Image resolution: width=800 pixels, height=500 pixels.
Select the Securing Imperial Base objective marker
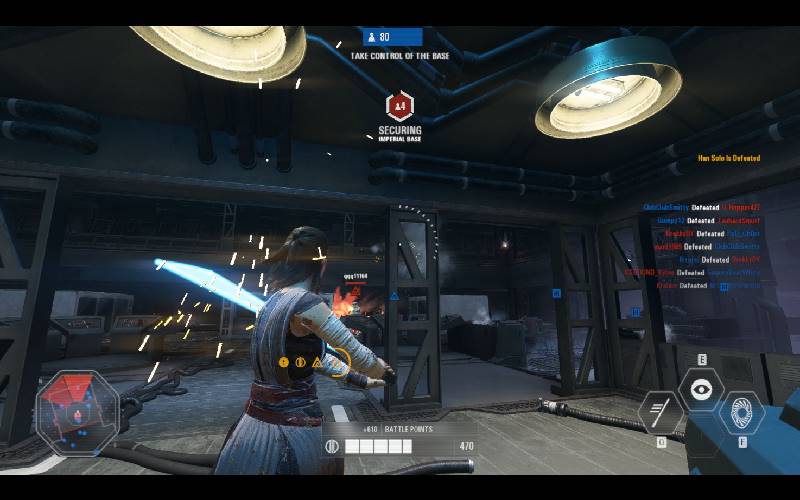(400, 105)
